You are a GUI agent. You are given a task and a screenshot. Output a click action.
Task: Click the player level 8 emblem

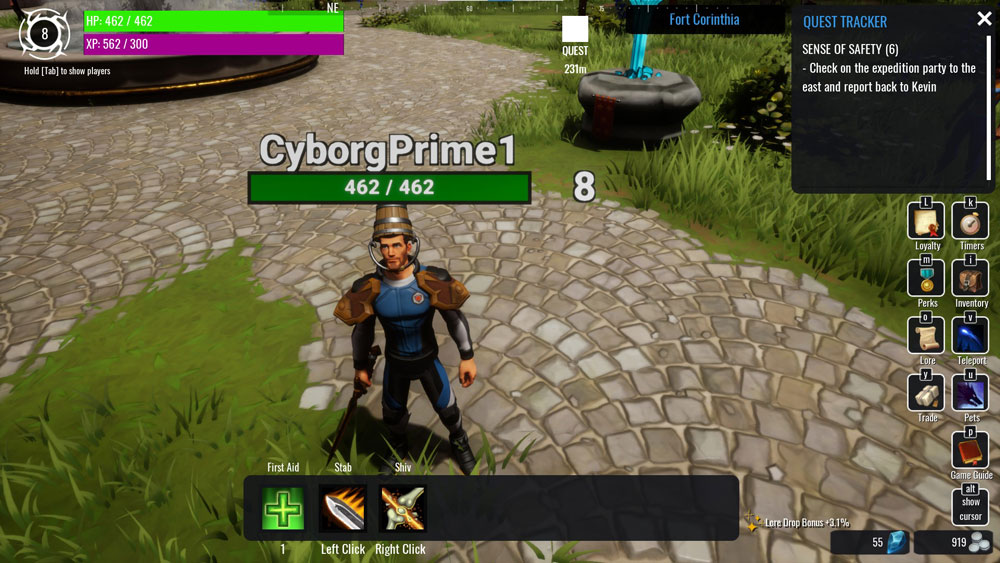tap(44, 34)
